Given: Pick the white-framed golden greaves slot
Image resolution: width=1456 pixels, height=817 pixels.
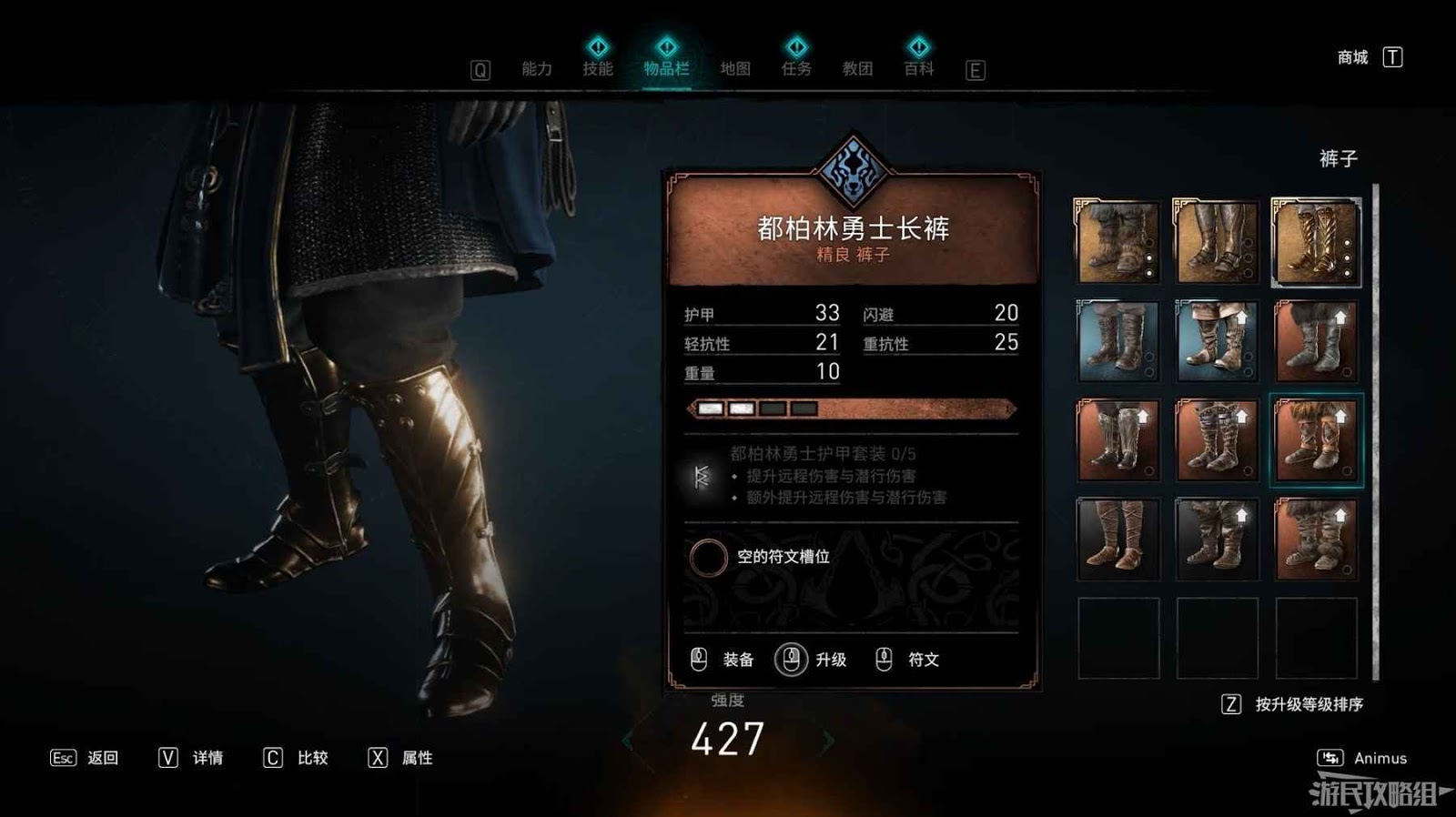Looking at the screenshot, I should [x=1316, y=242].
